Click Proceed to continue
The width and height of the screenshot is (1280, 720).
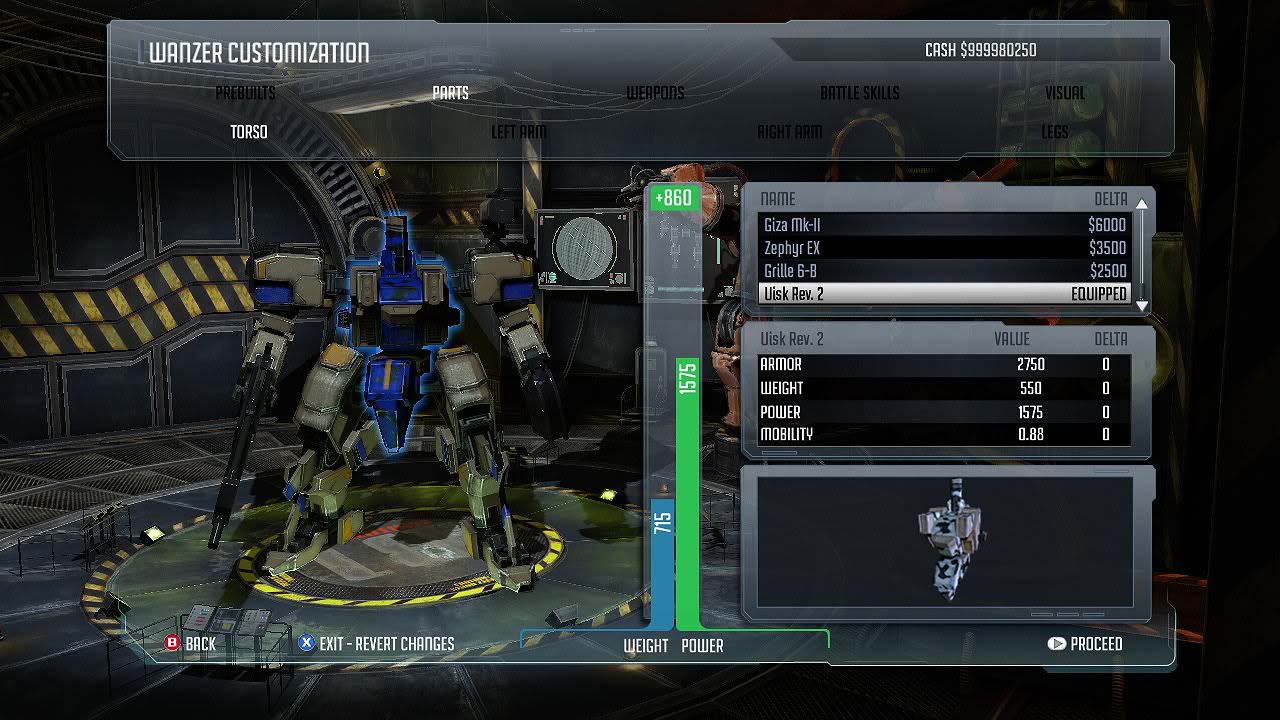(x=1085, y=644)
